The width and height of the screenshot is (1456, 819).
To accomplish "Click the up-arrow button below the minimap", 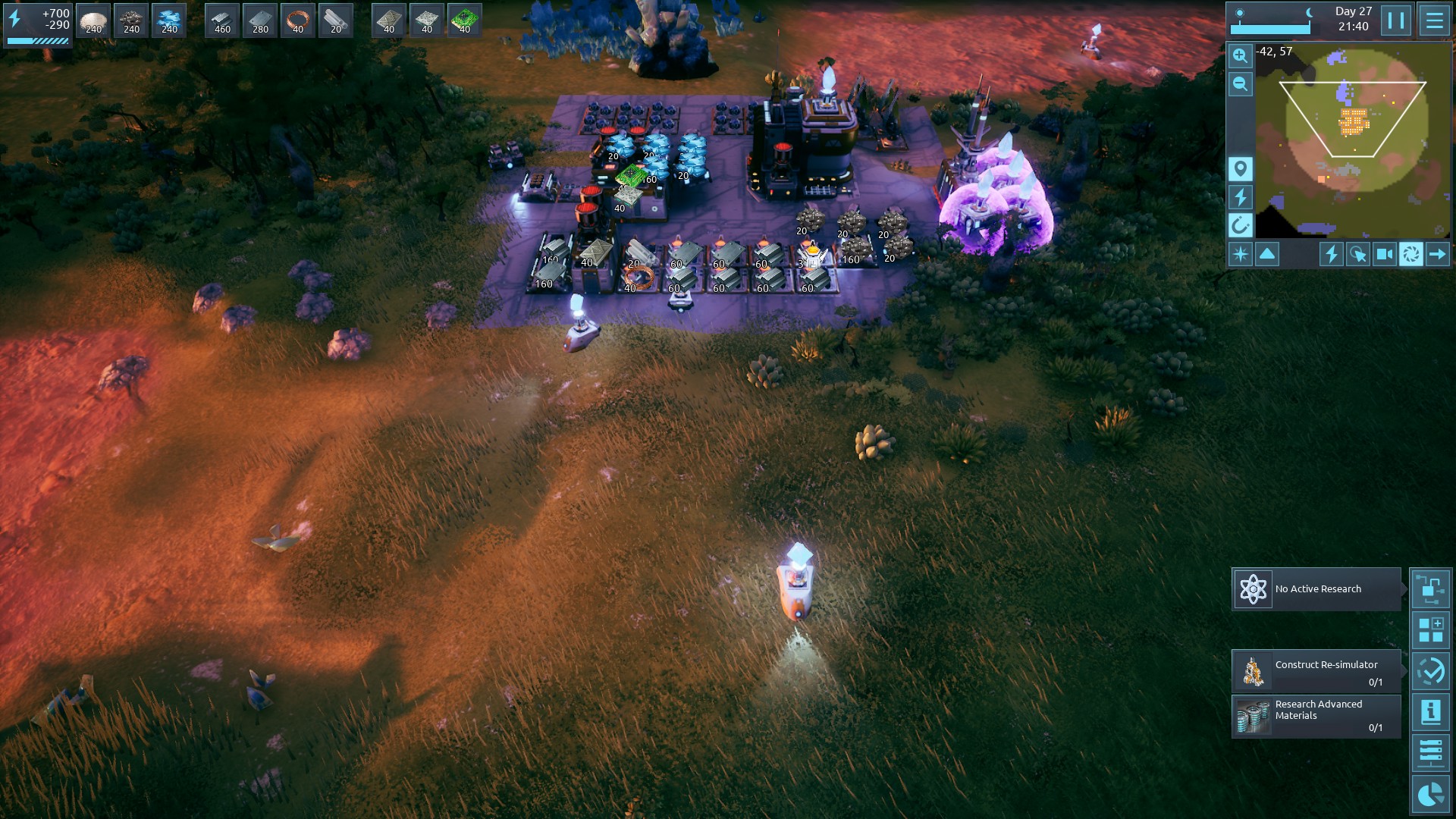I will [x=1267, y=254].
